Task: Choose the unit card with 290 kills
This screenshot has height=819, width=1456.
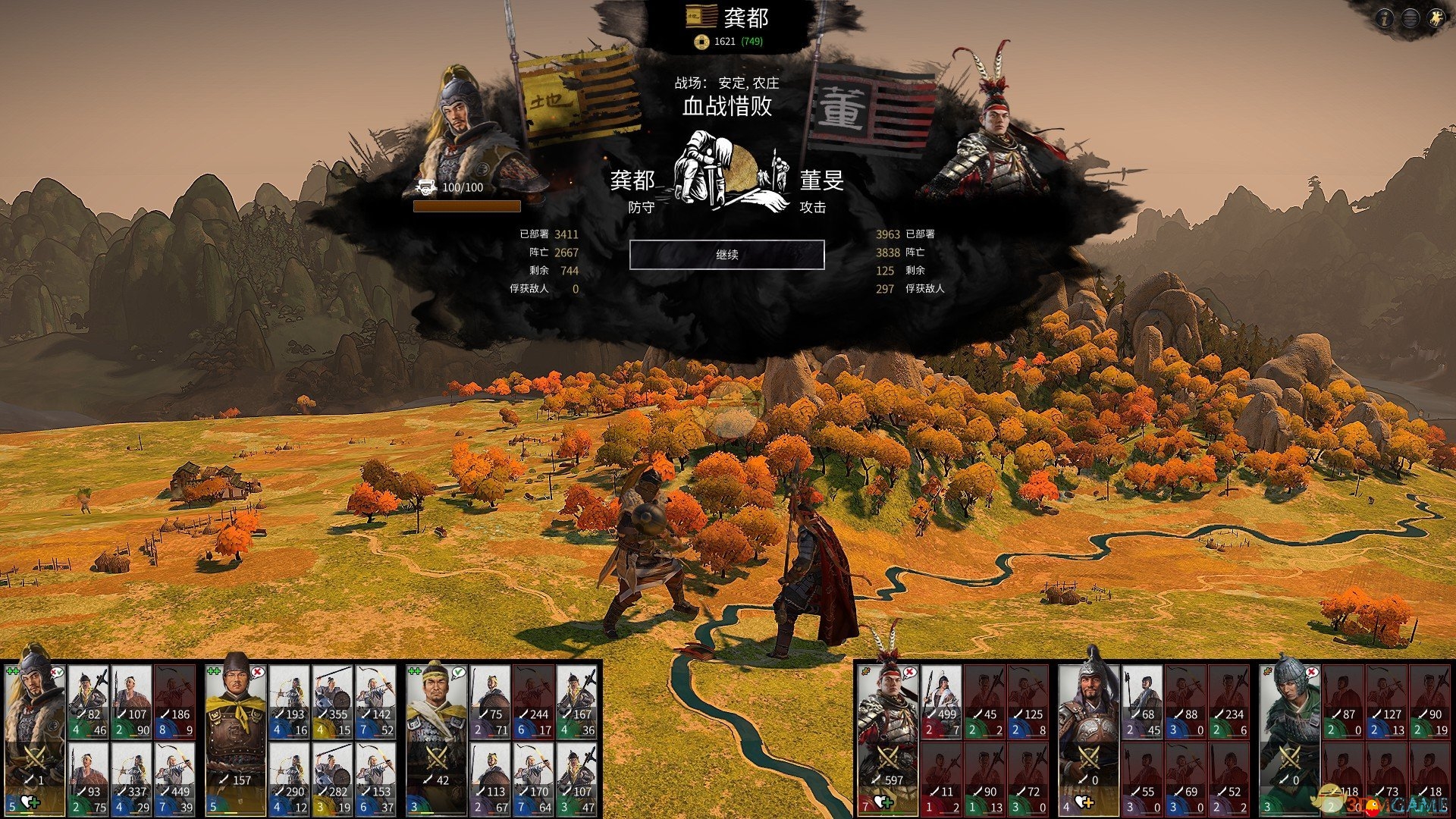Action: [289, 777]
